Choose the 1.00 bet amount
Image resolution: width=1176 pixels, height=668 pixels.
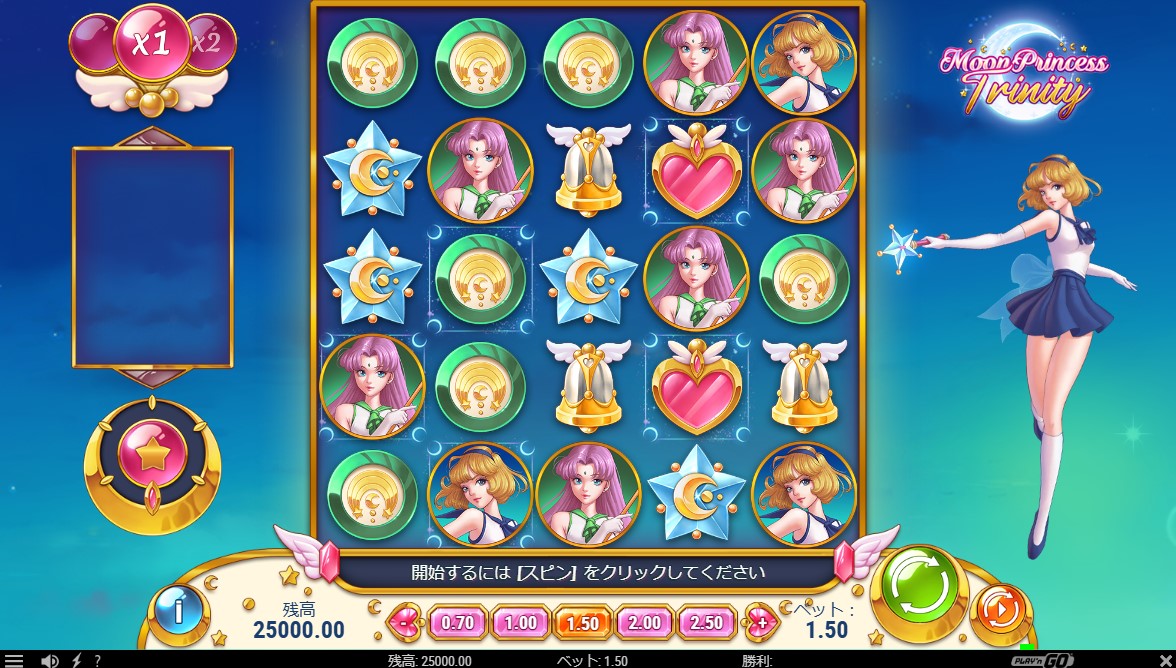pos(520,622)
